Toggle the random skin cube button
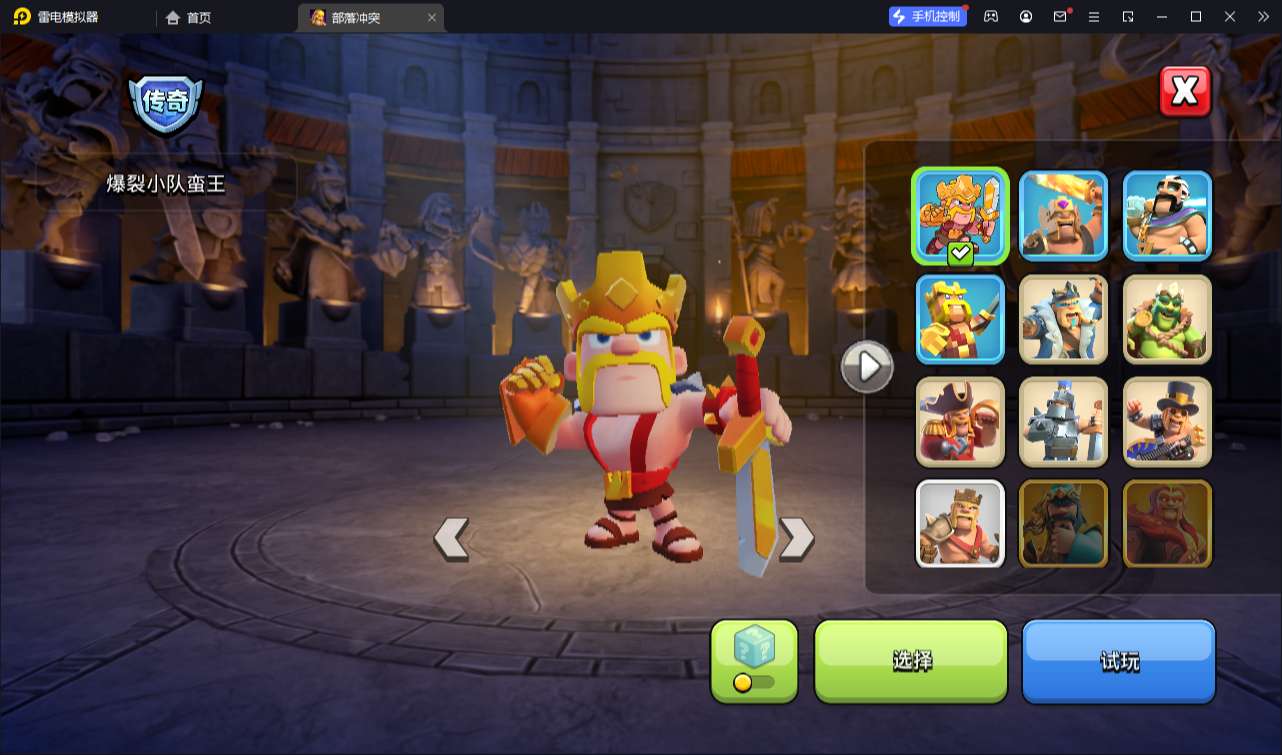The width and height of the screenshot is (1282, 755). (x=754, y=660)
